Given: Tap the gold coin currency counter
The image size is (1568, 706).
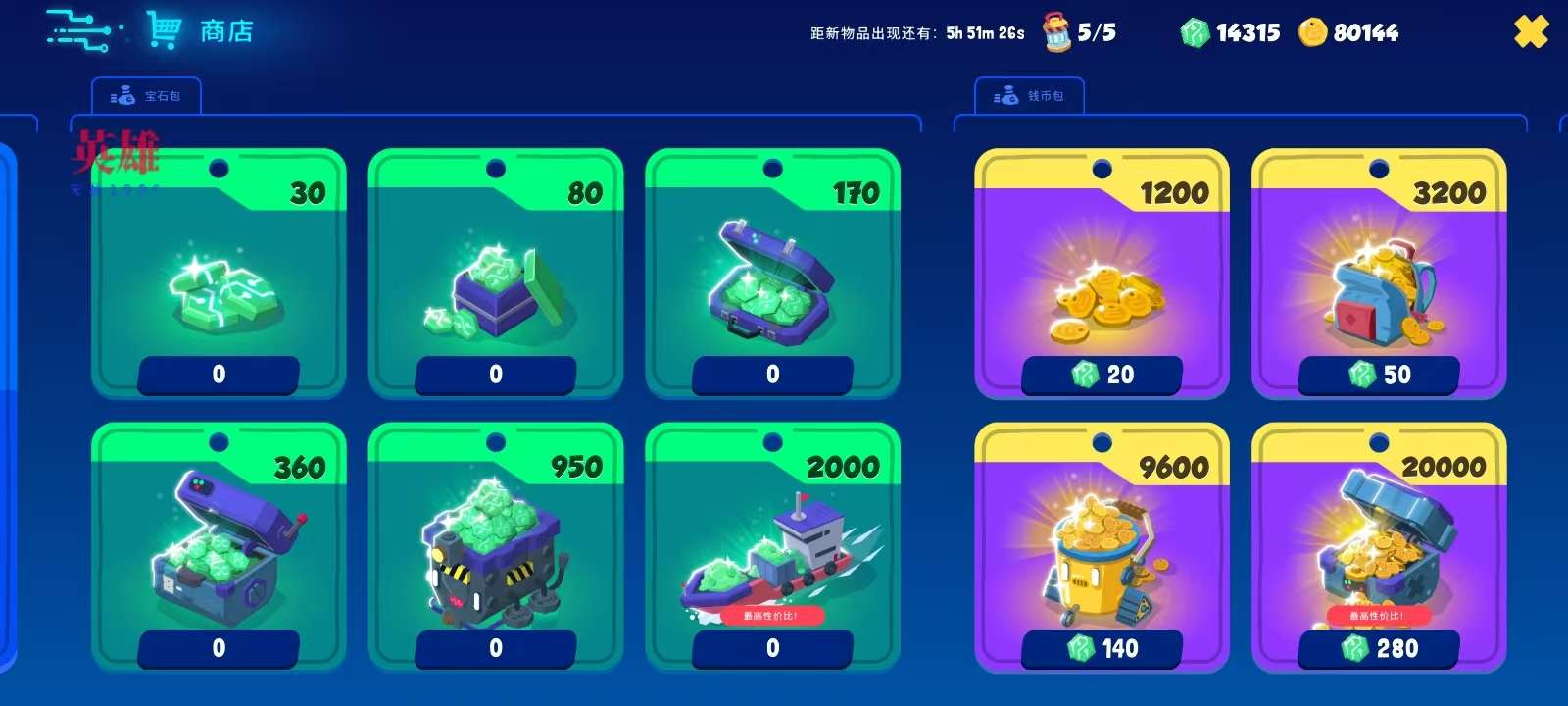Looking at the screenshot, I should pos(1349,33).
